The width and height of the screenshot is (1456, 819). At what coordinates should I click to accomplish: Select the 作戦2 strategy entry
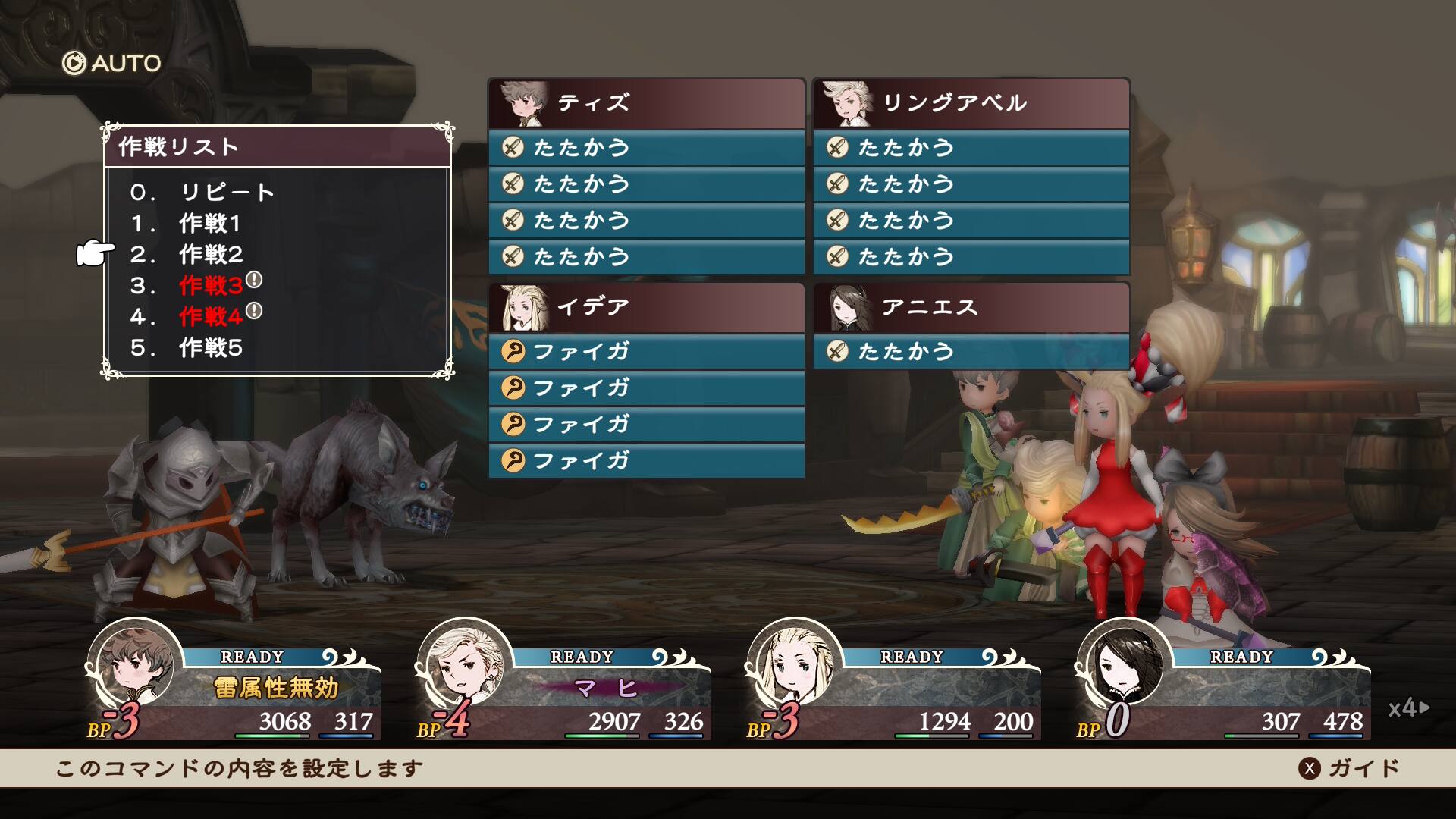point(210,255)
